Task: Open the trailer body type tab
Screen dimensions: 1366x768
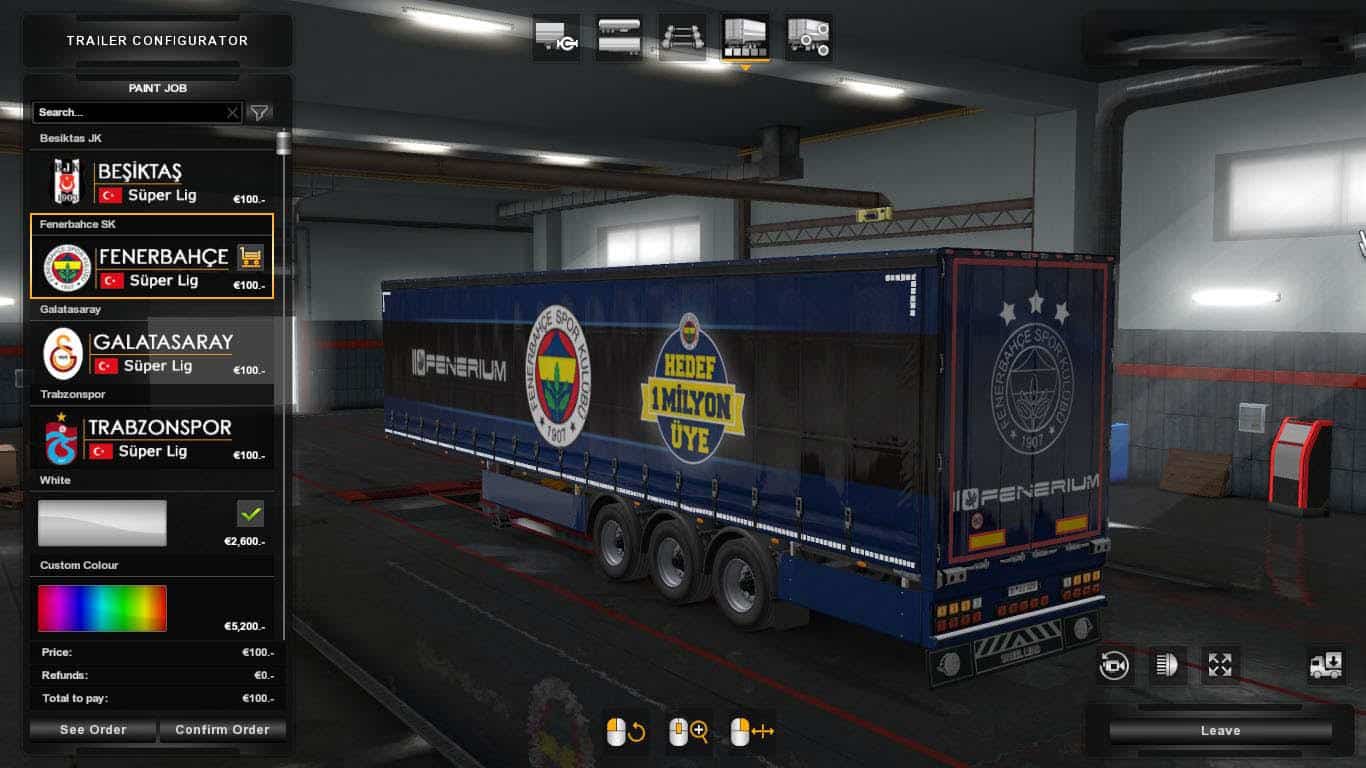Action: click(619, 38)
